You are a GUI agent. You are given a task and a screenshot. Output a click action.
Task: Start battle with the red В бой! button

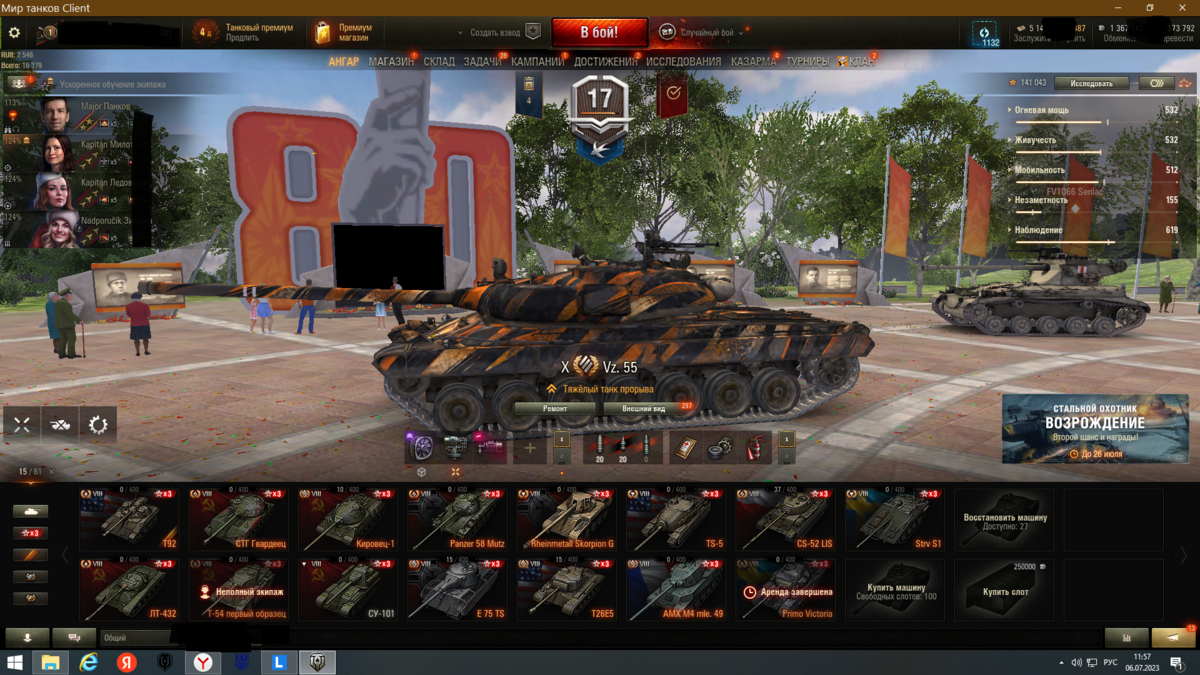click(599, 32)
